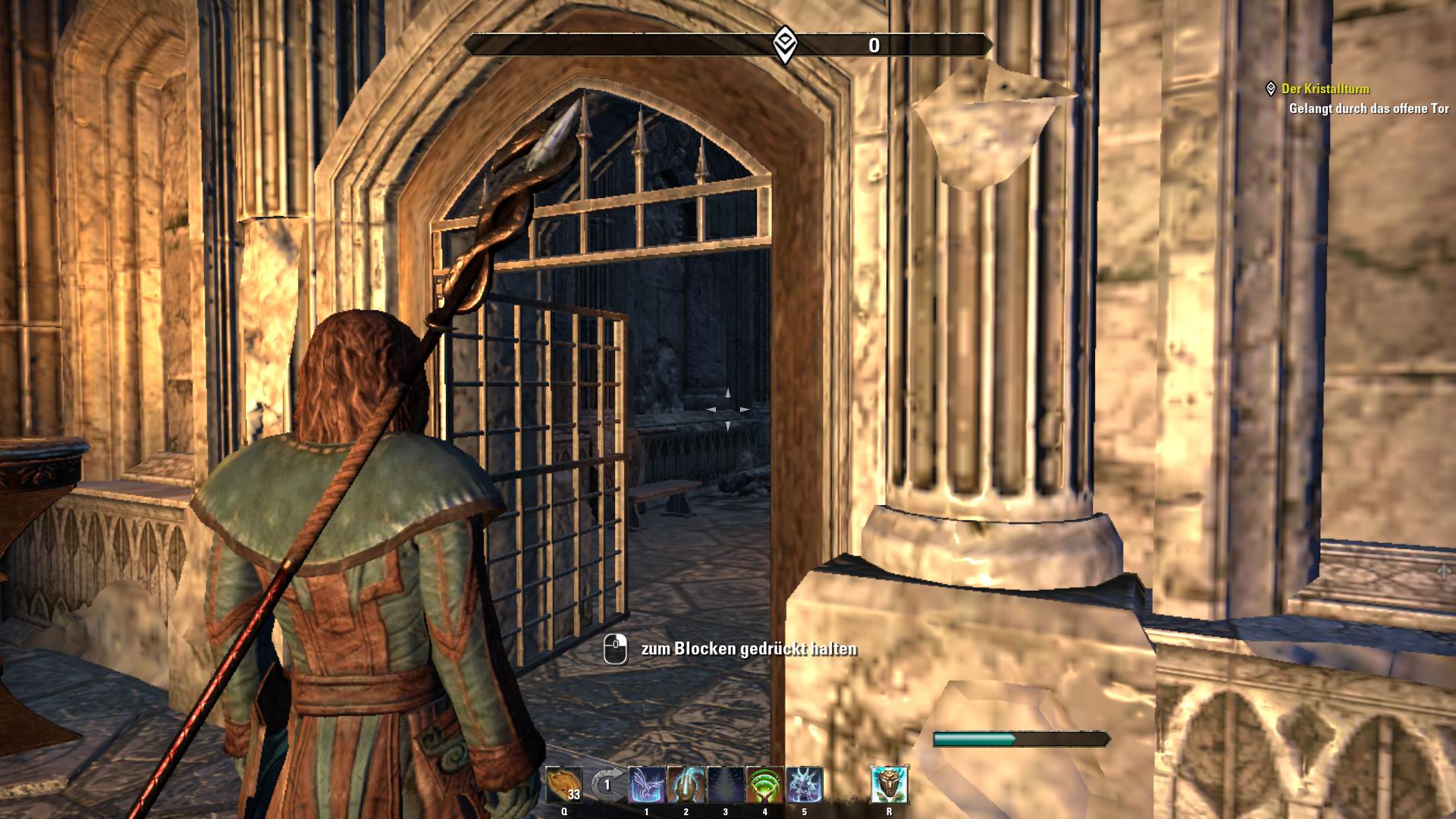Toggle the quest marker beside Der Kristallturm
Viewport: 1456px width, 819px height.
[1271, 88]
